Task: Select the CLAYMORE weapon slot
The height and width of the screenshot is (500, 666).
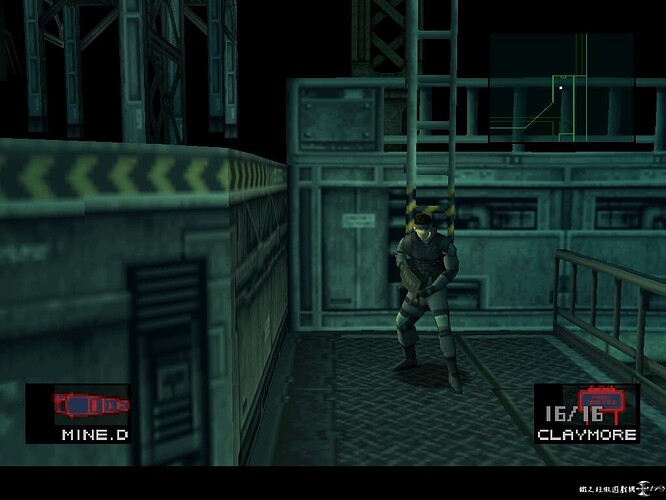Action: (x=586, y=413)
